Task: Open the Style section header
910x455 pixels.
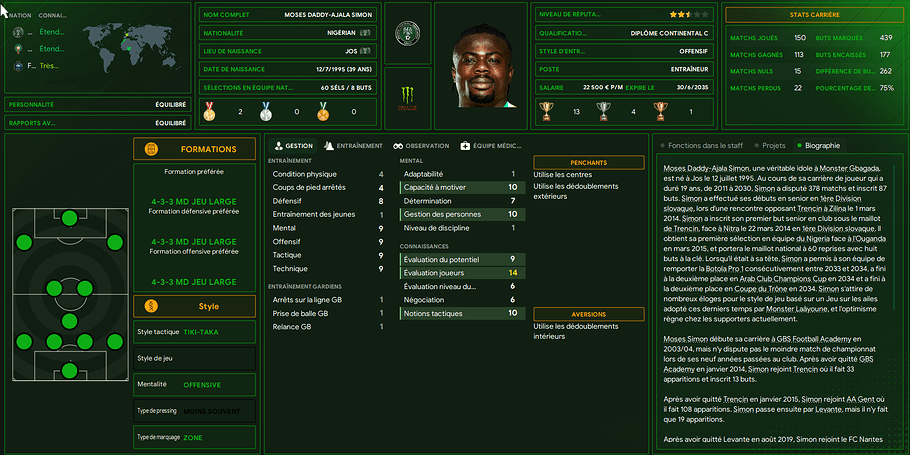Action: (194, 306)
